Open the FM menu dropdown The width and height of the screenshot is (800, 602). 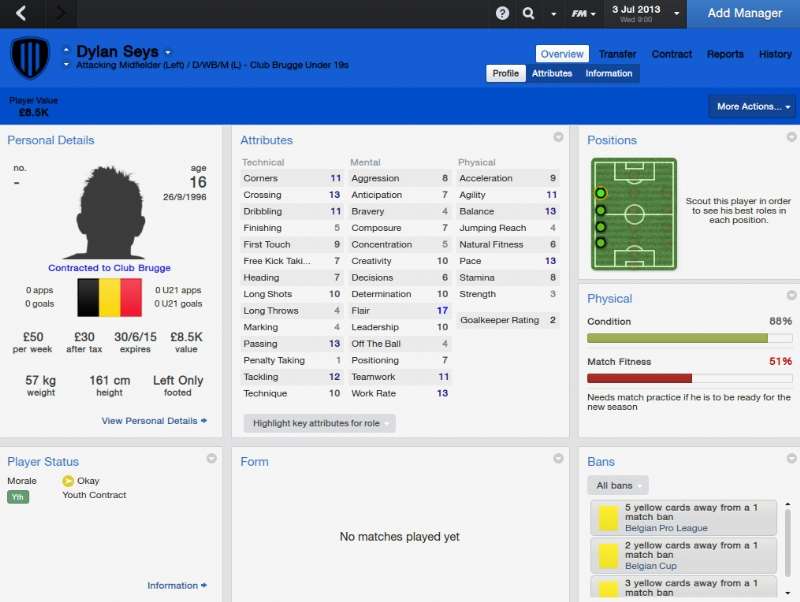[583, 13]
